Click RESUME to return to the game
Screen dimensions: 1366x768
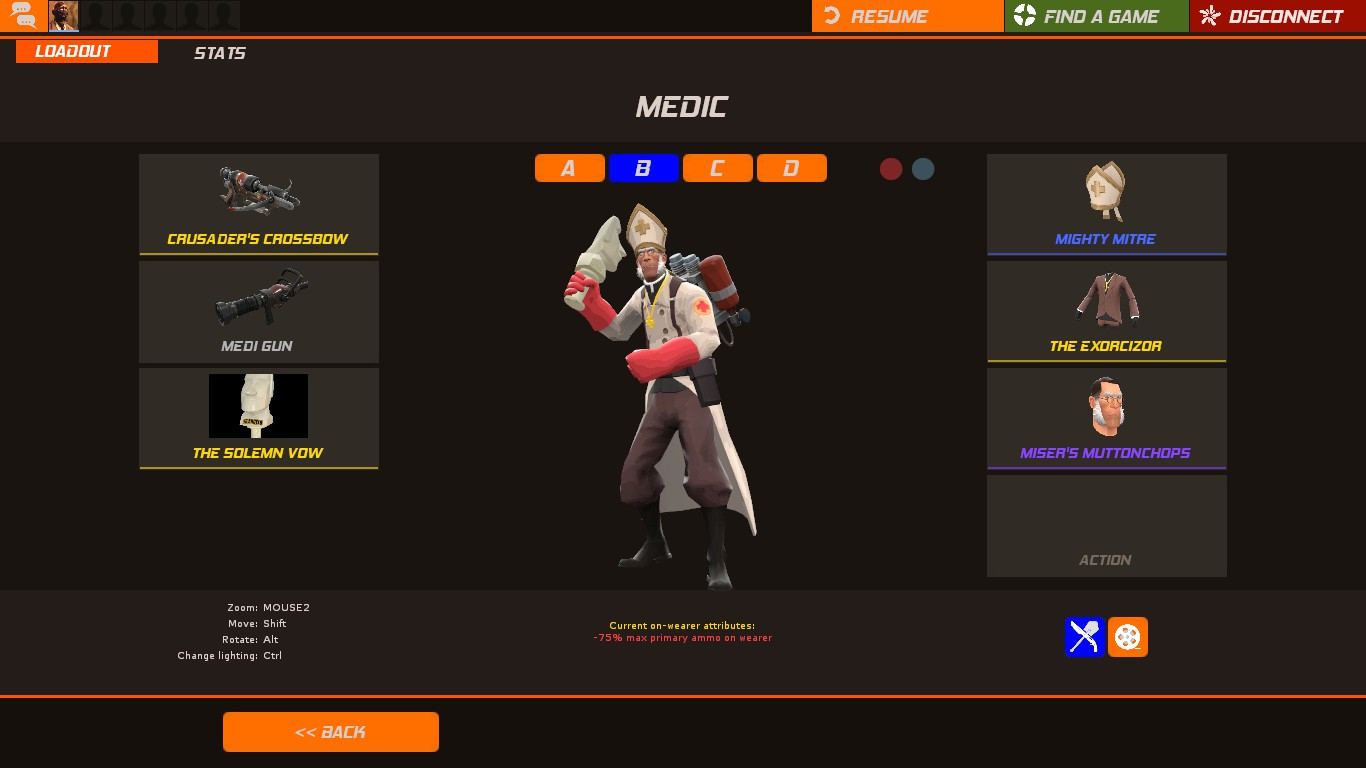[907, 16]
